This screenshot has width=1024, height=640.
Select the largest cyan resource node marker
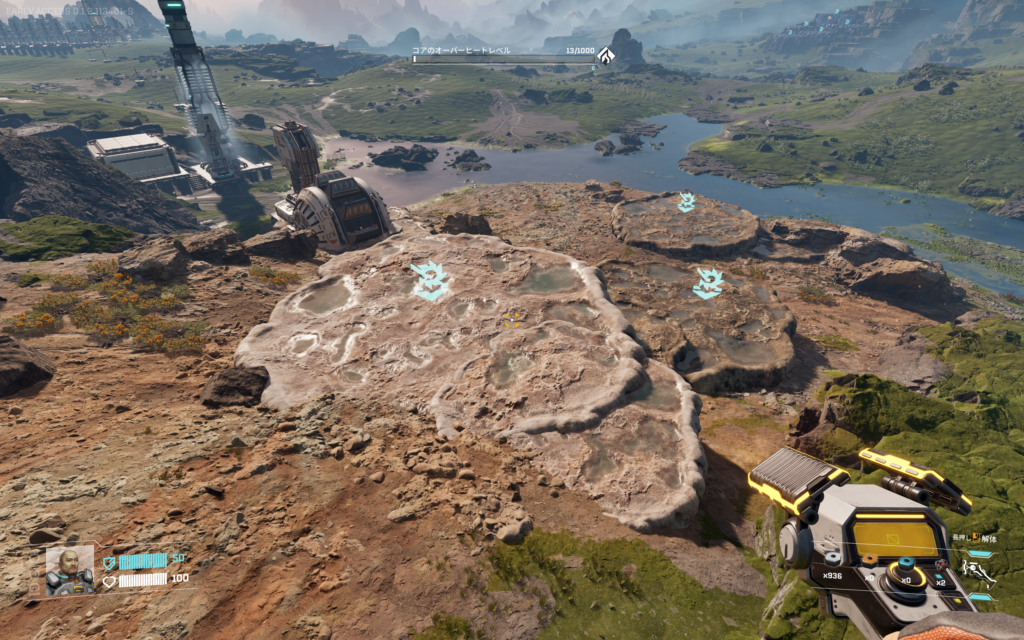[x=430, y=281]
